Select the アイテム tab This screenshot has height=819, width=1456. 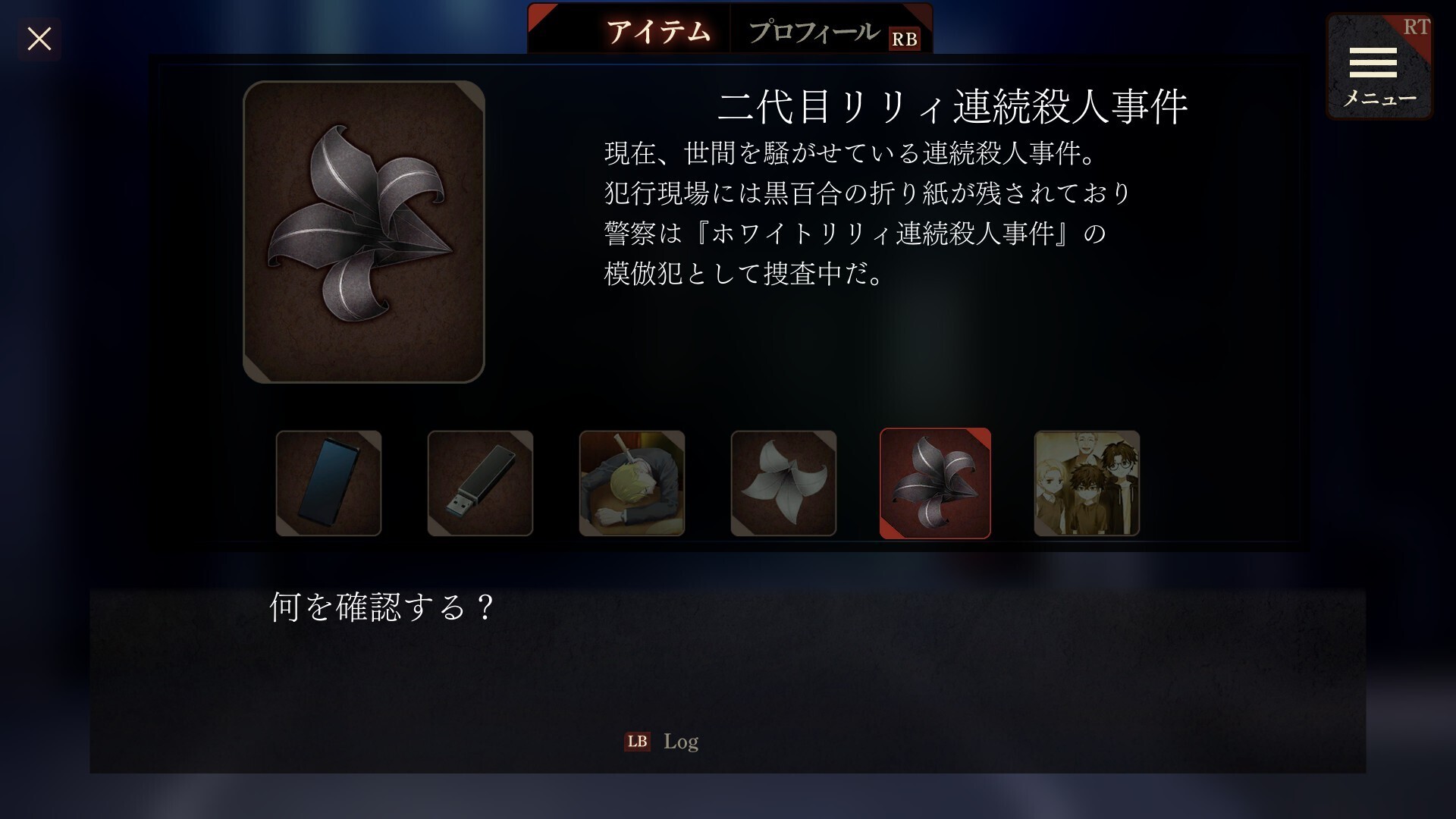point(658,32)
